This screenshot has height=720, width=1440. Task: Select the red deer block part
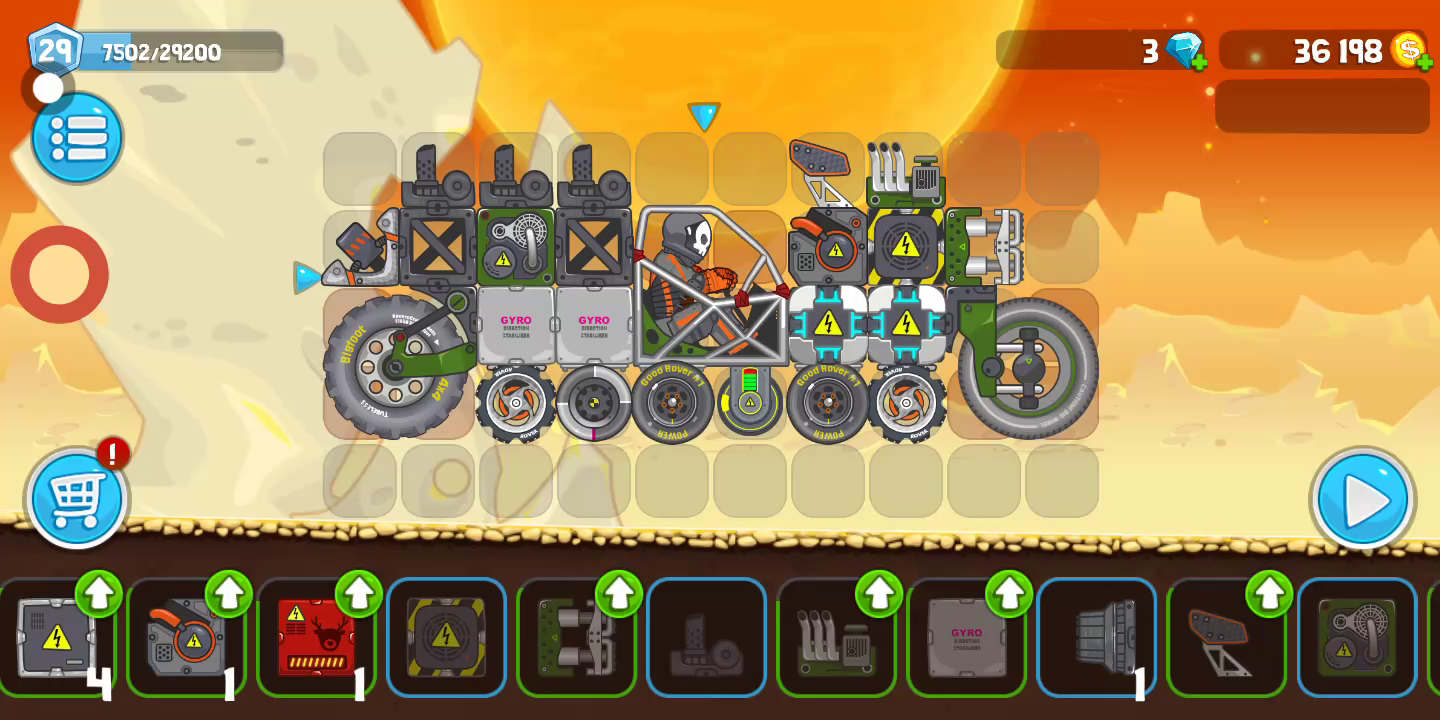(x=316, y=637)
